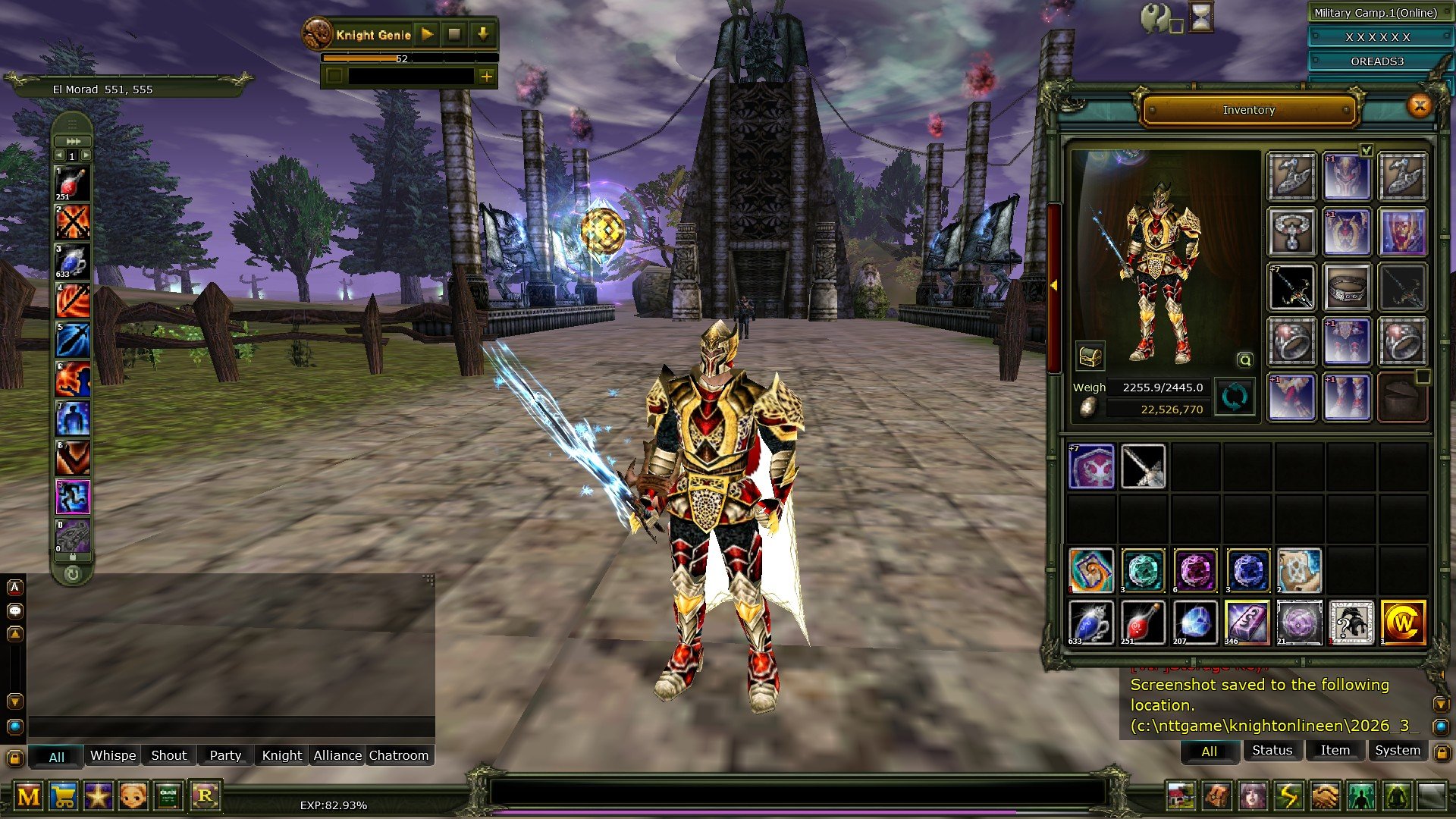Switch to the Status tab of the inventory
1456x819 pixels.
1272,751
